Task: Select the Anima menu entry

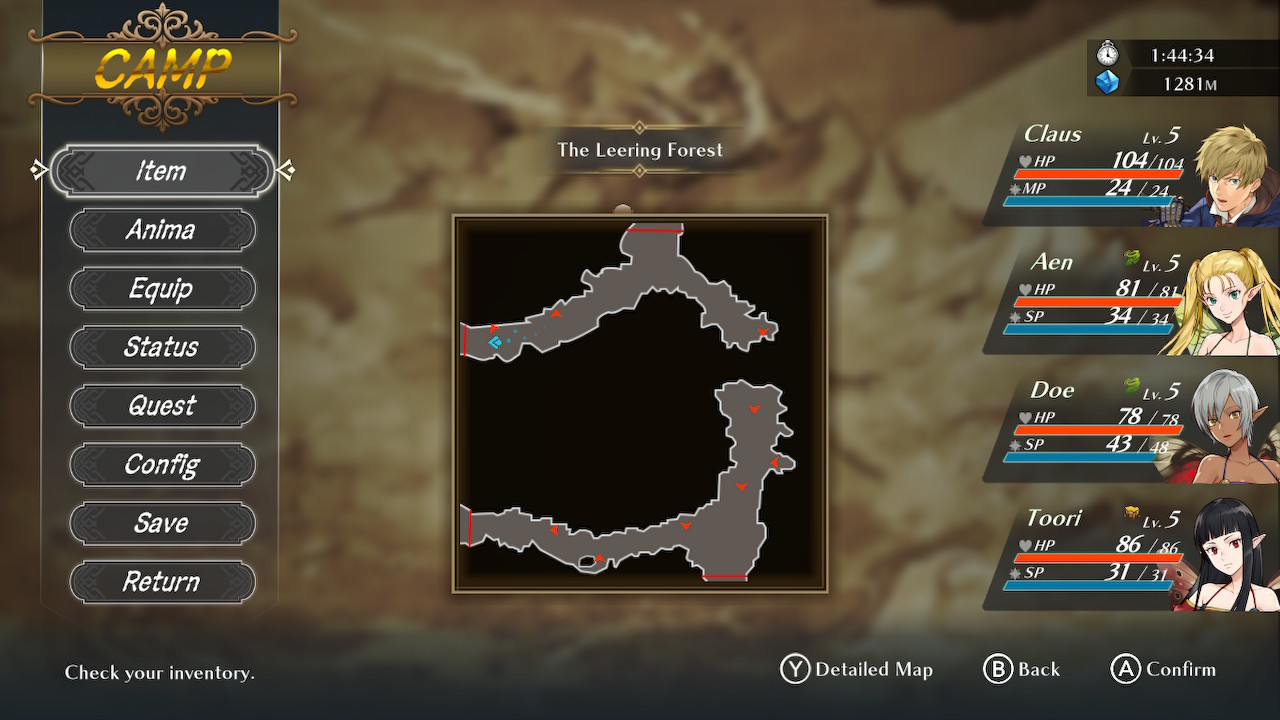Action: click(x=162, y=230)
